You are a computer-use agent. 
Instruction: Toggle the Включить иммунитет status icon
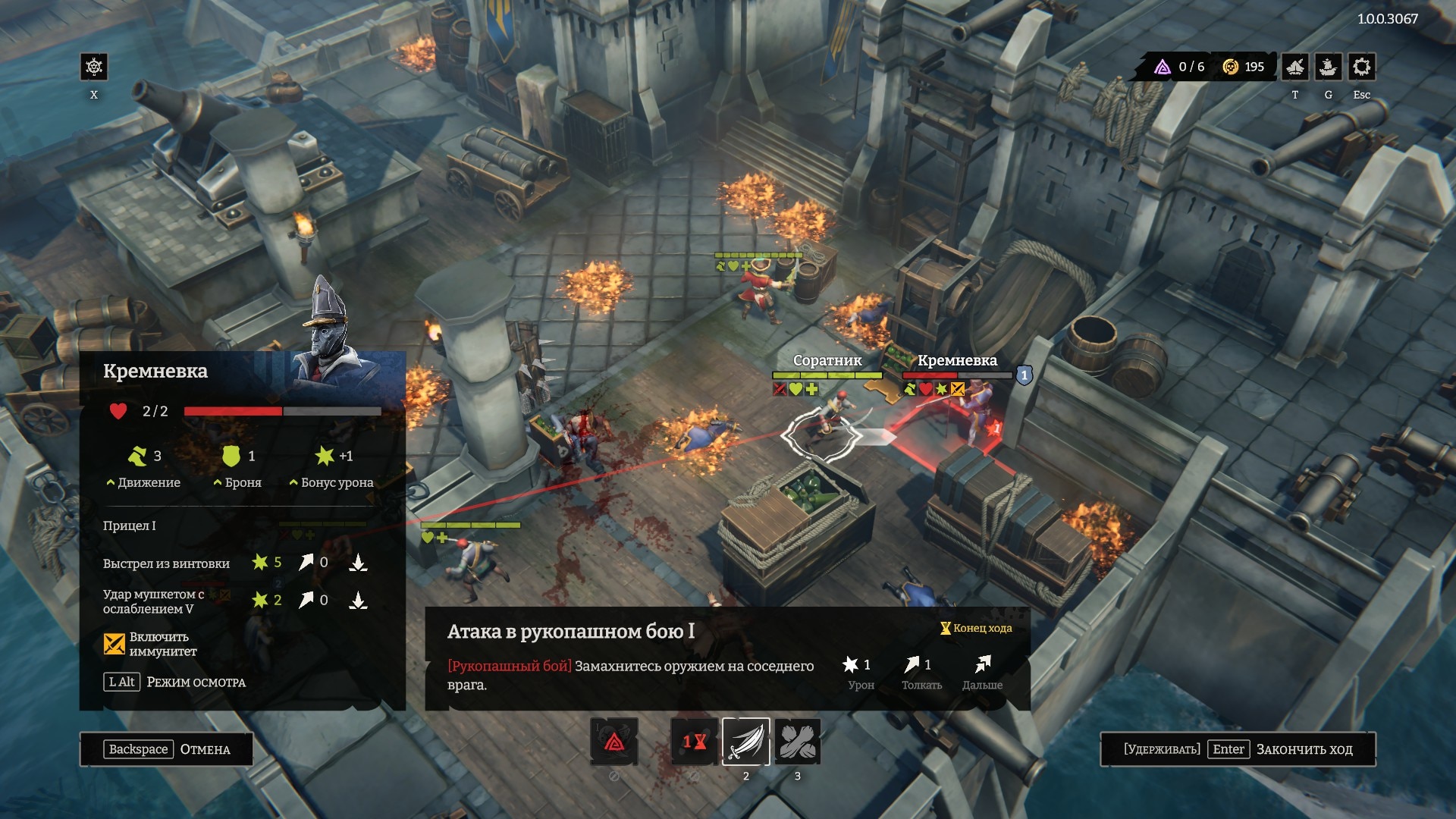[x=115, y=644]
